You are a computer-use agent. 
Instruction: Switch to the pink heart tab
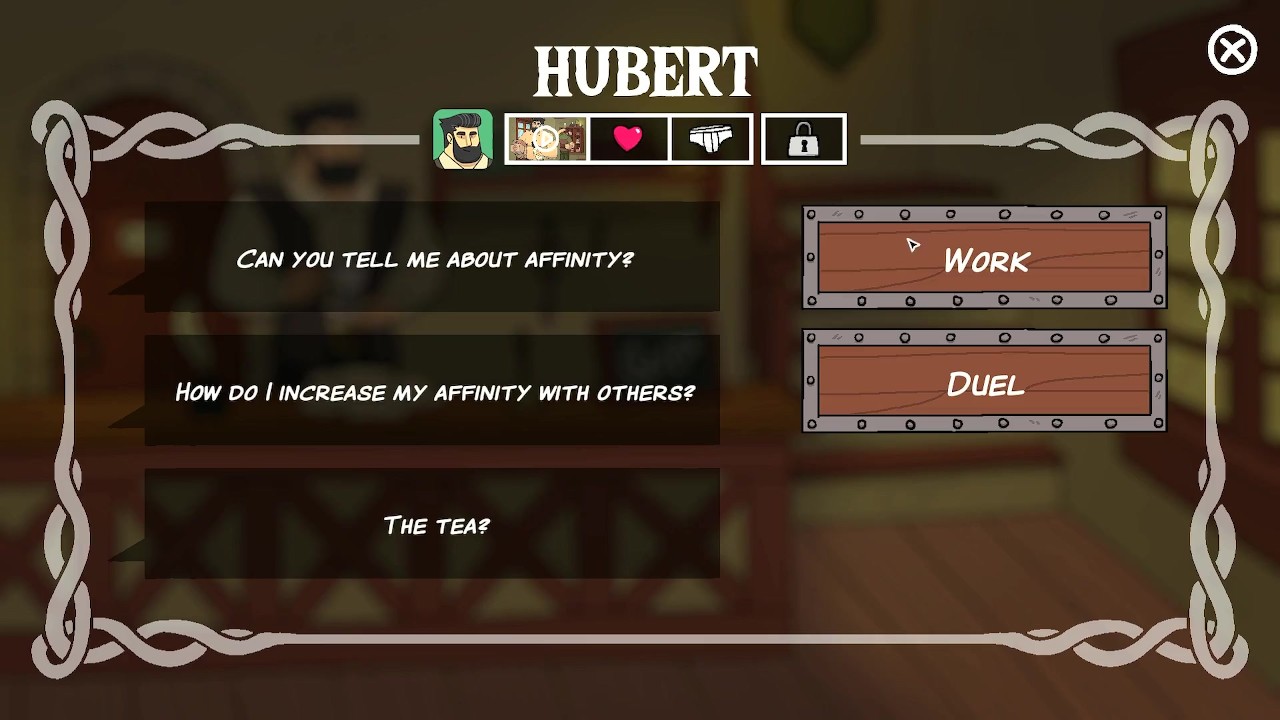click(x=628, y=139)
